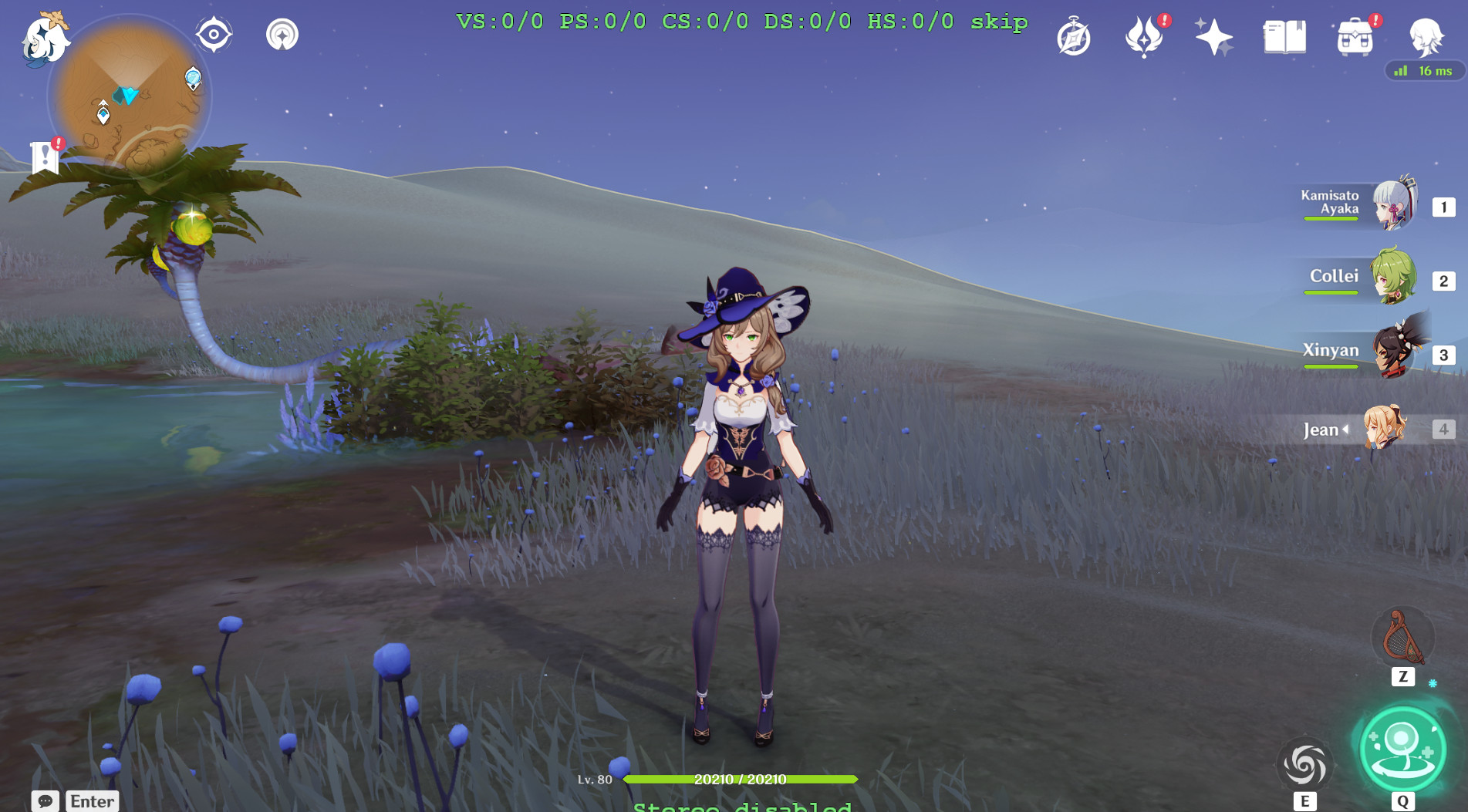Activate the co-op beacon icon near the minimap

point(284,34)
